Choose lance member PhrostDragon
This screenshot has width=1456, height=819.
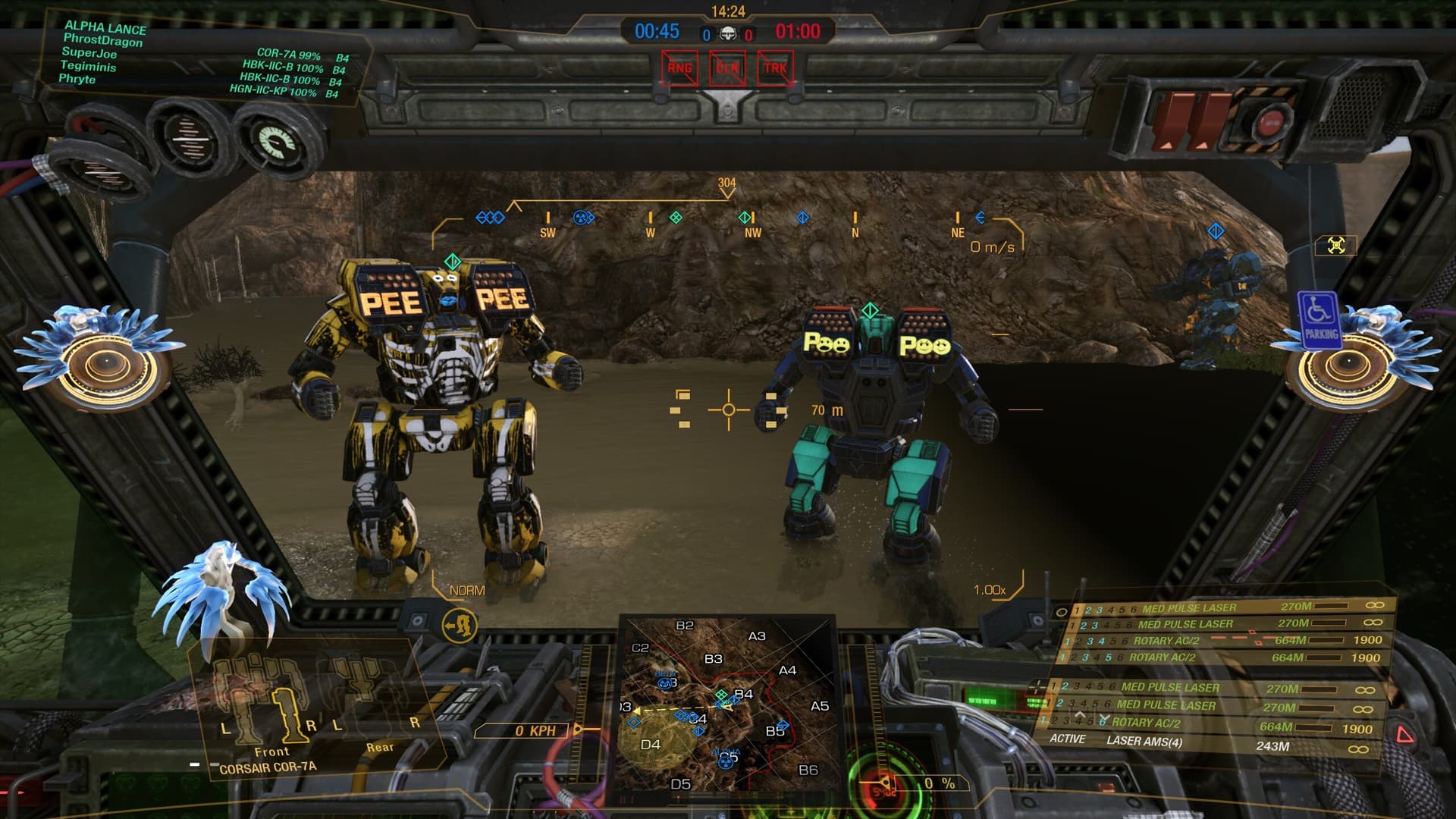(x=102, y=40)
